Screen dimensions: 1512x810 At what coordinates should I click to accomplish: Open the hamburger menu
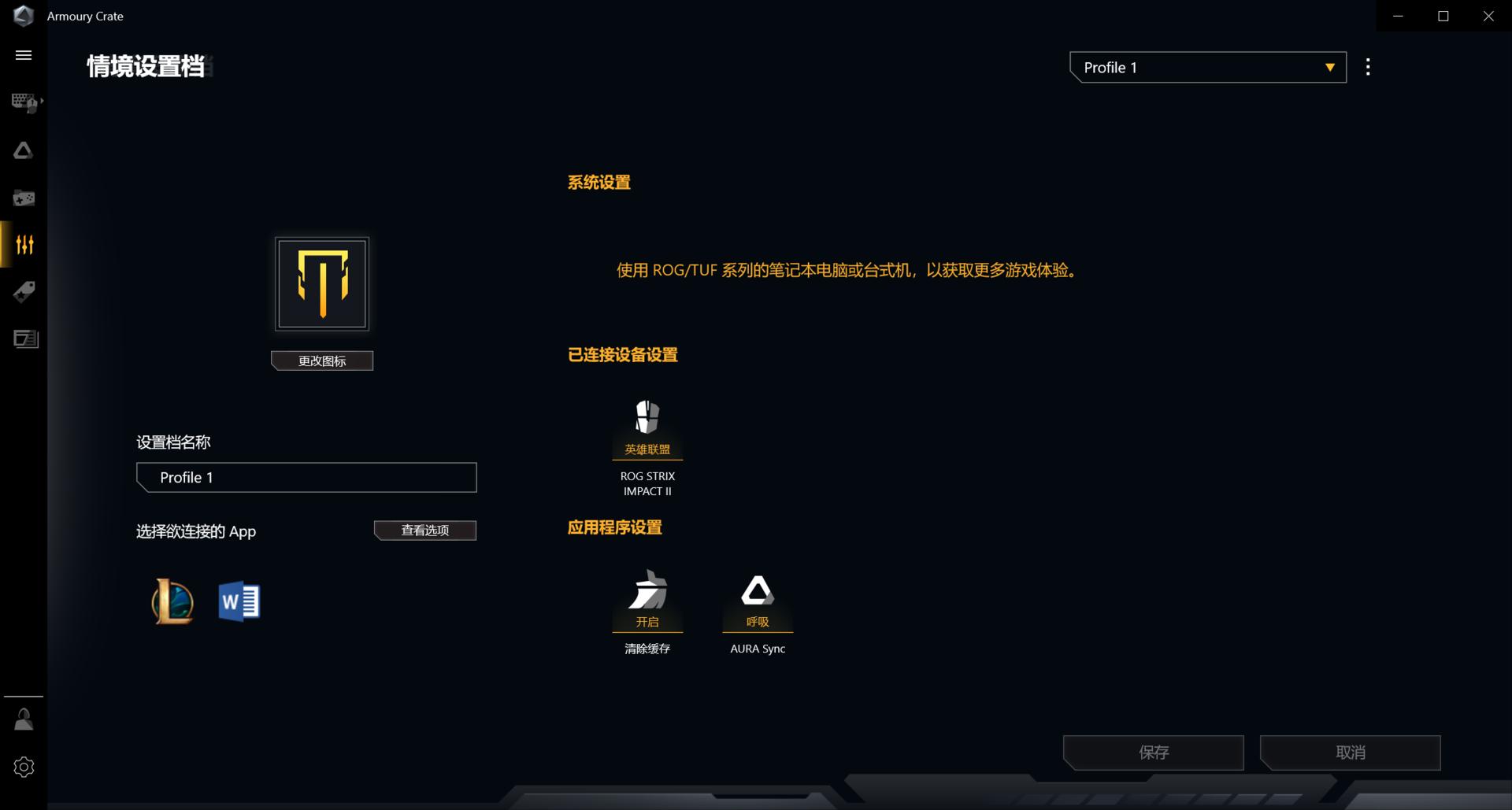coord(24,54)
